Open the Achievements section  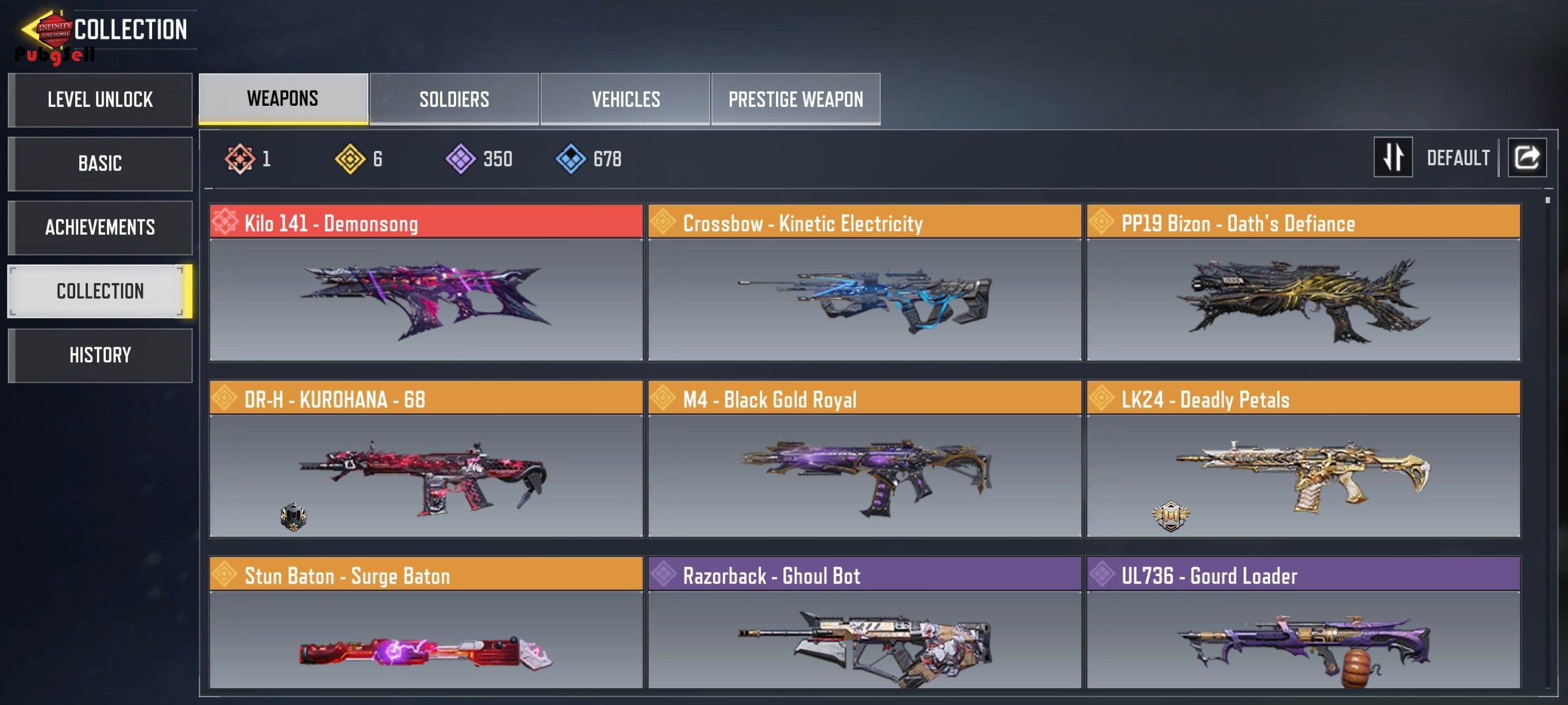coord(100,228)
